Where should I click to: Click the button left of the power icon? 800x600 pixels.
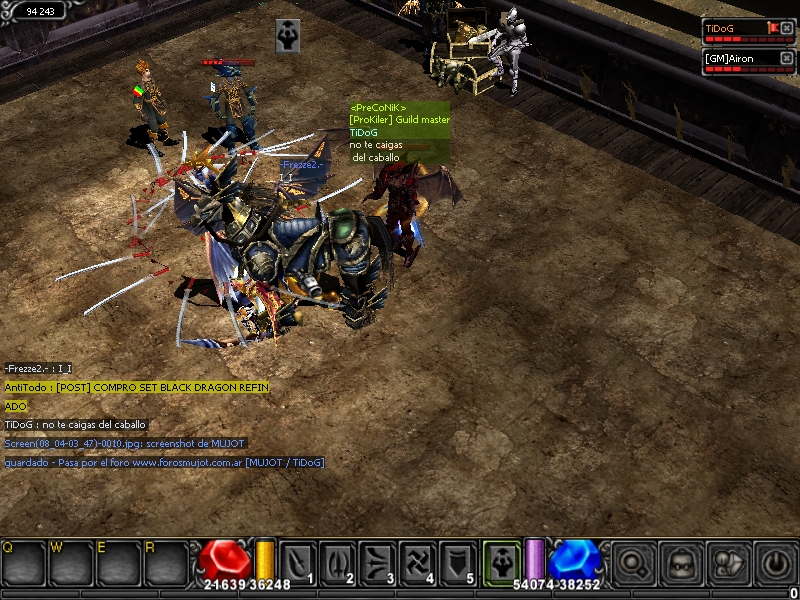pyautogui.click(x=728, y=563)
